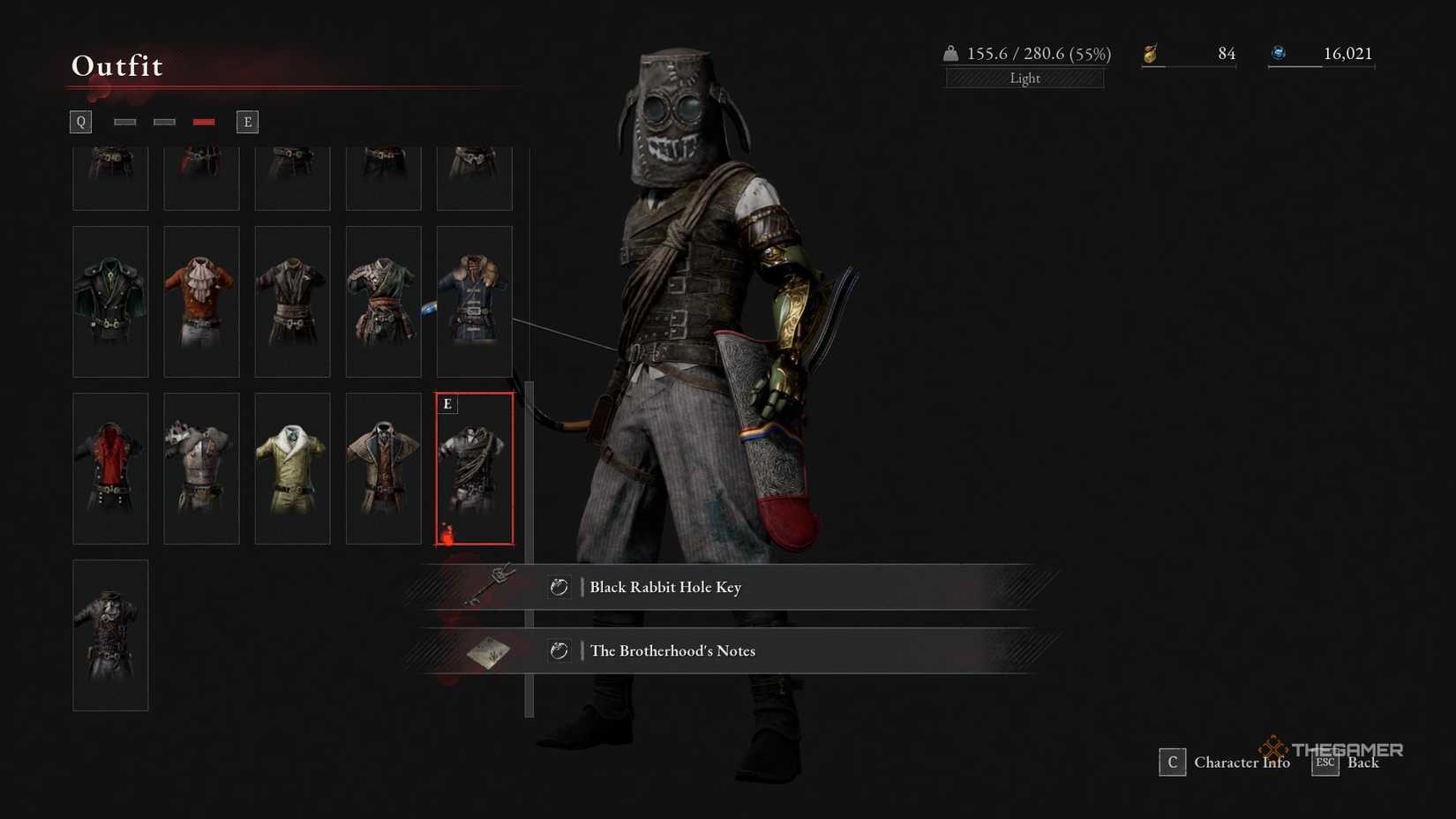The image size is (1456, 819).
Task: Select the red-outlined equipped outfit thumbnail
Action: 475,468
